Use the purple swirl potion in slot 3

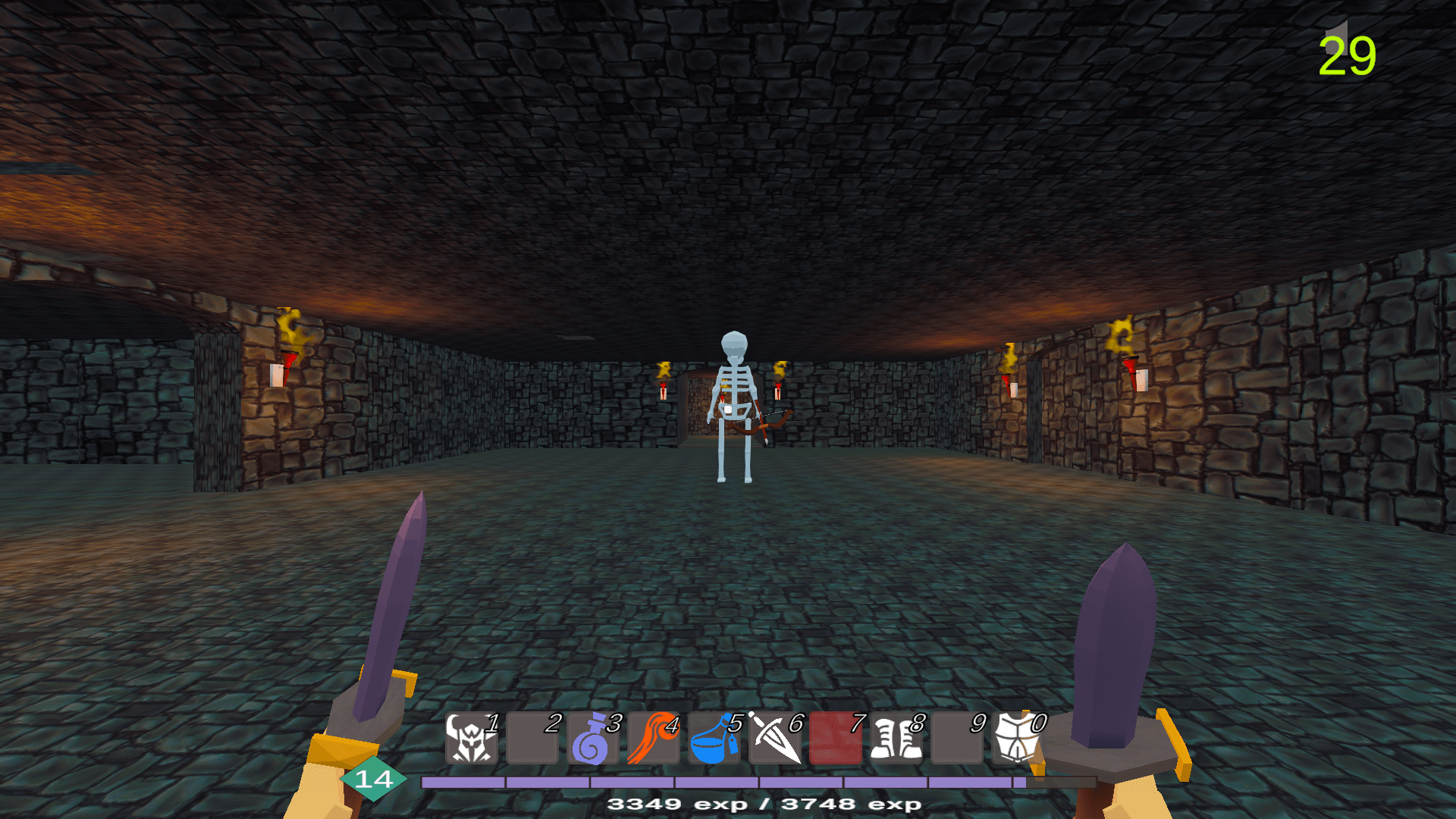click(592, 738)
